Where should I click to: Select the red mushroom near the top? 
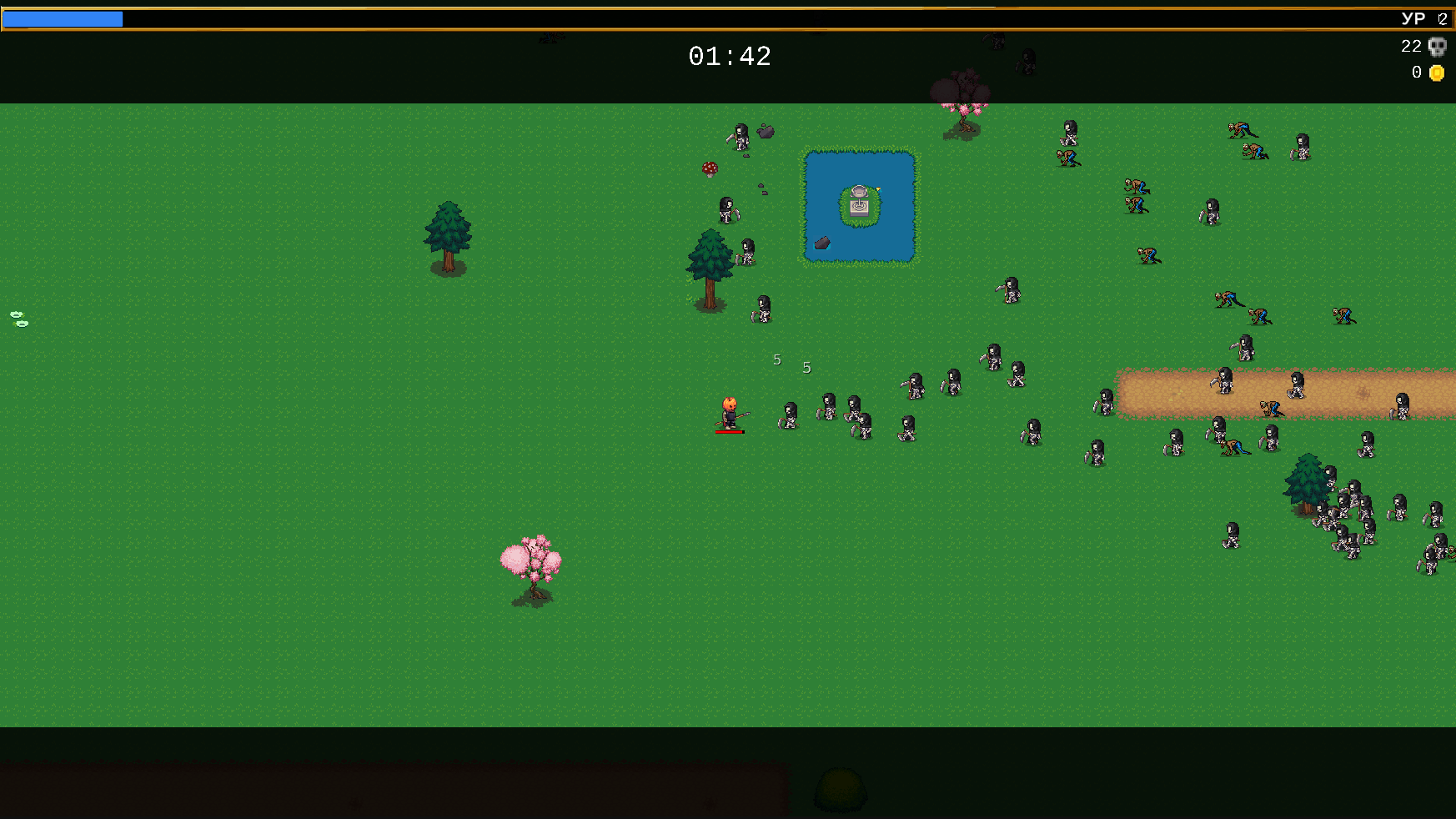point(709,168)
